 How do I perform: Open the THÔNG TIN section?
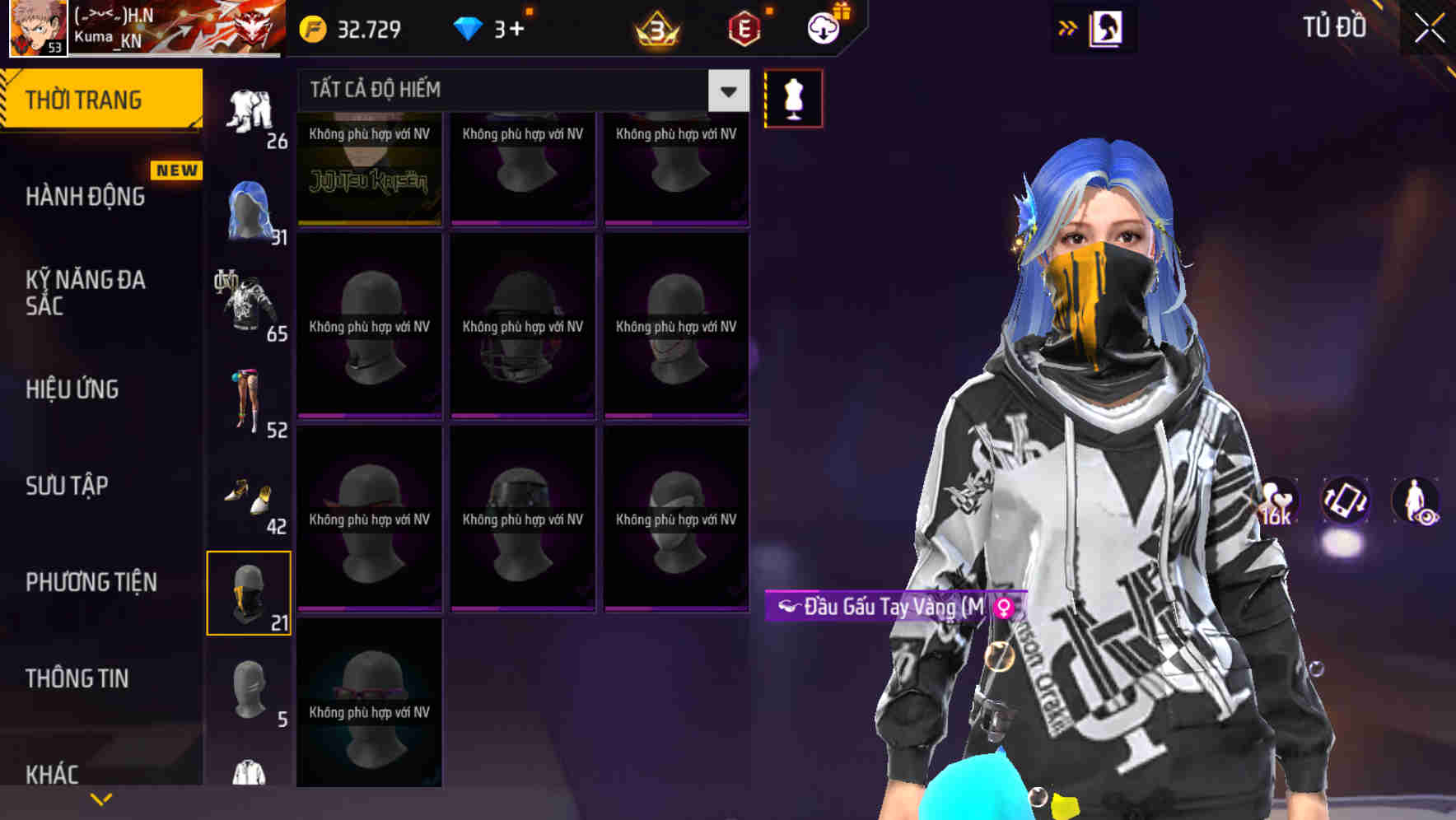pos(76,678)
